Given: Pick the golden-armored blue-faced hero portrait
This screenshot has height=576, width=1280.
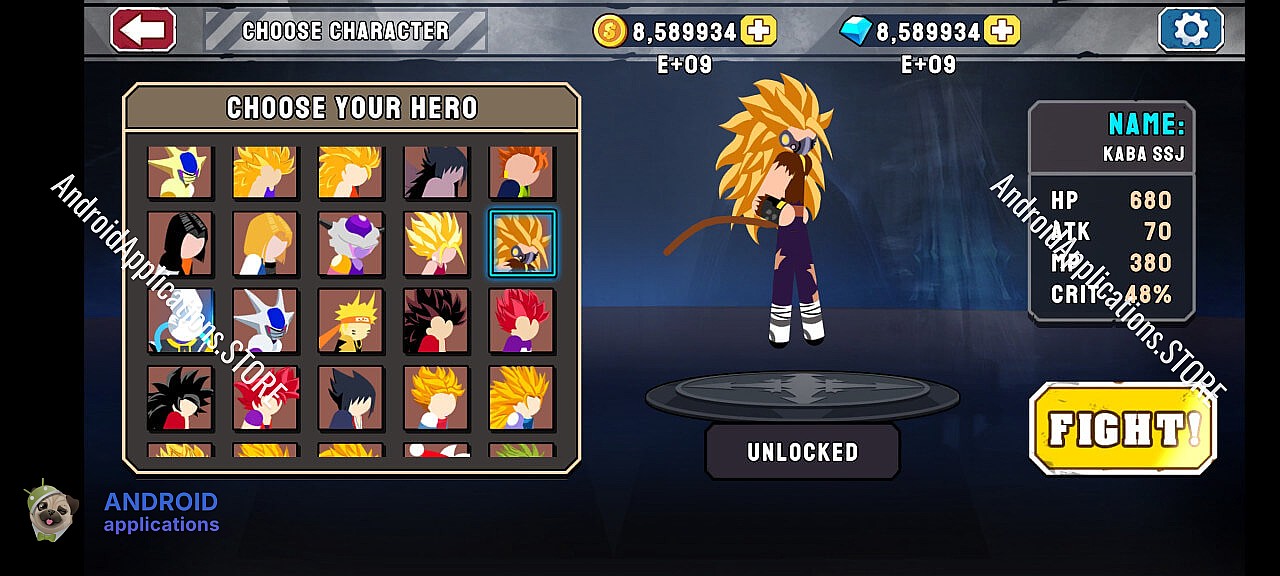Looking at the screenshot, I should 180,172.
